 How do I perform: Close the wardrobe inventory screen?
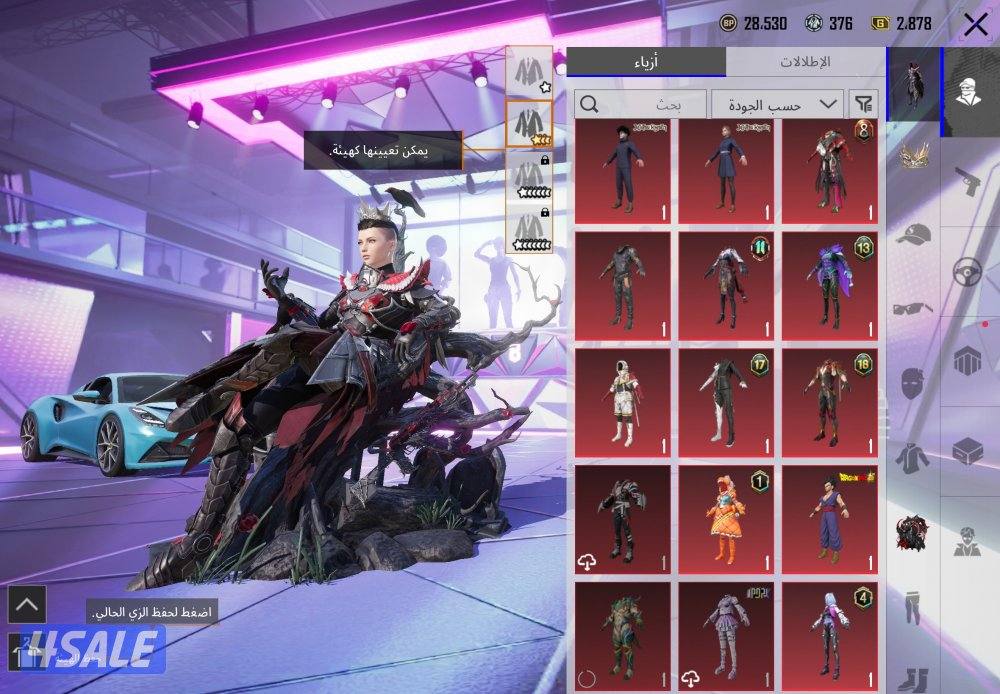coord(975,24)
